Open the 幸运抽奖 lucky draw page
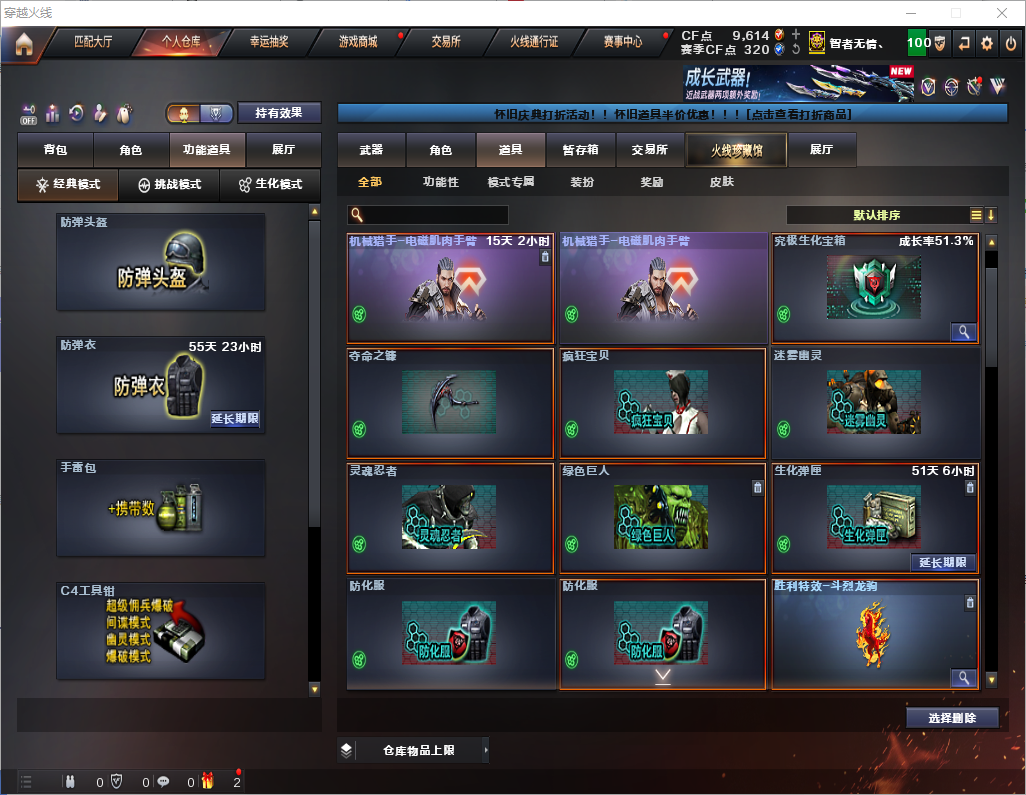Image resolution: width=1026 pixels, height=795 pixels. (x=269, y=42)
